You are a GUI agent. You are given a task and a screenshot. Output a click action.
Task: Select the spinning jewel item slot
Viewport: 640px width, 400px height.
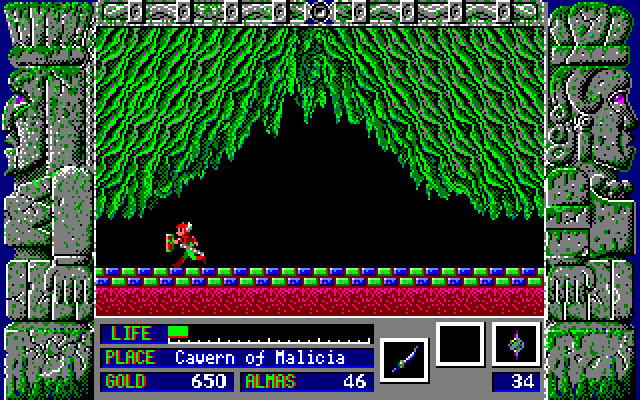click(x=516, y=345)
